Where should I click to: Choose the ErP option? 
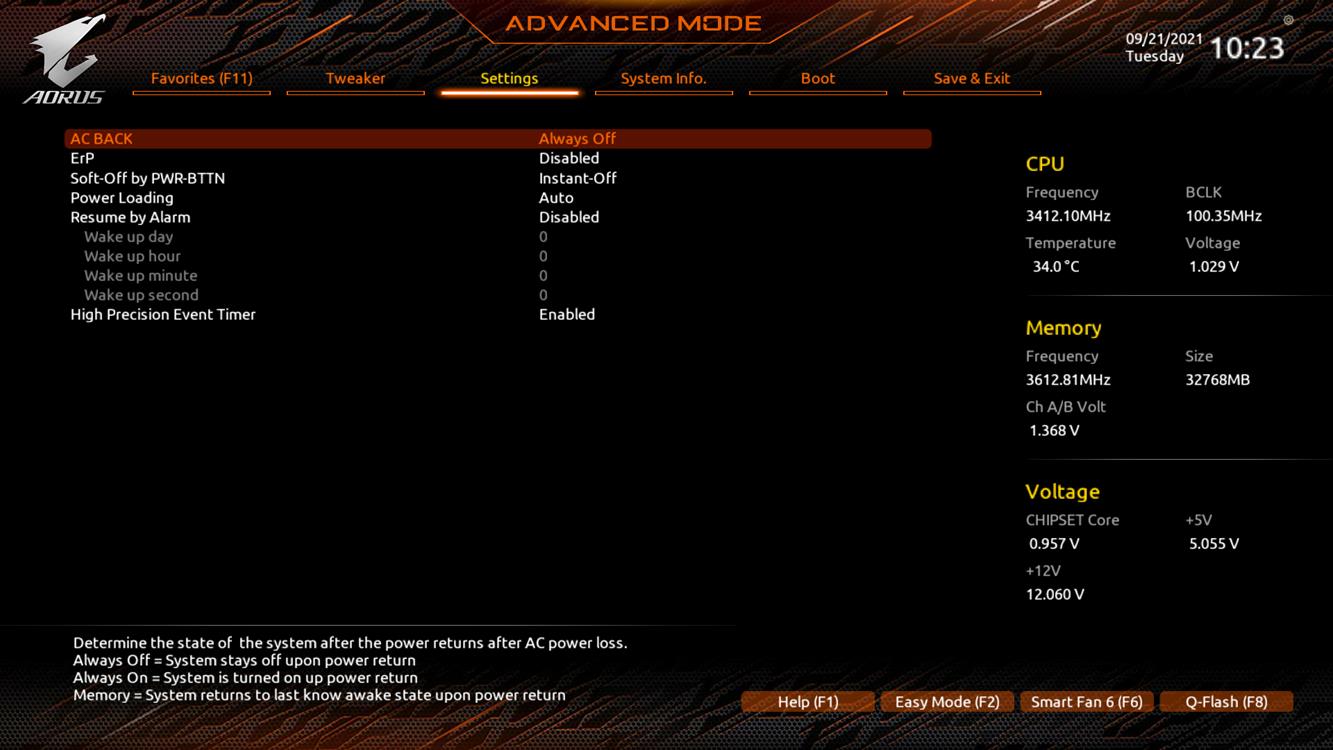coord(82,158)
